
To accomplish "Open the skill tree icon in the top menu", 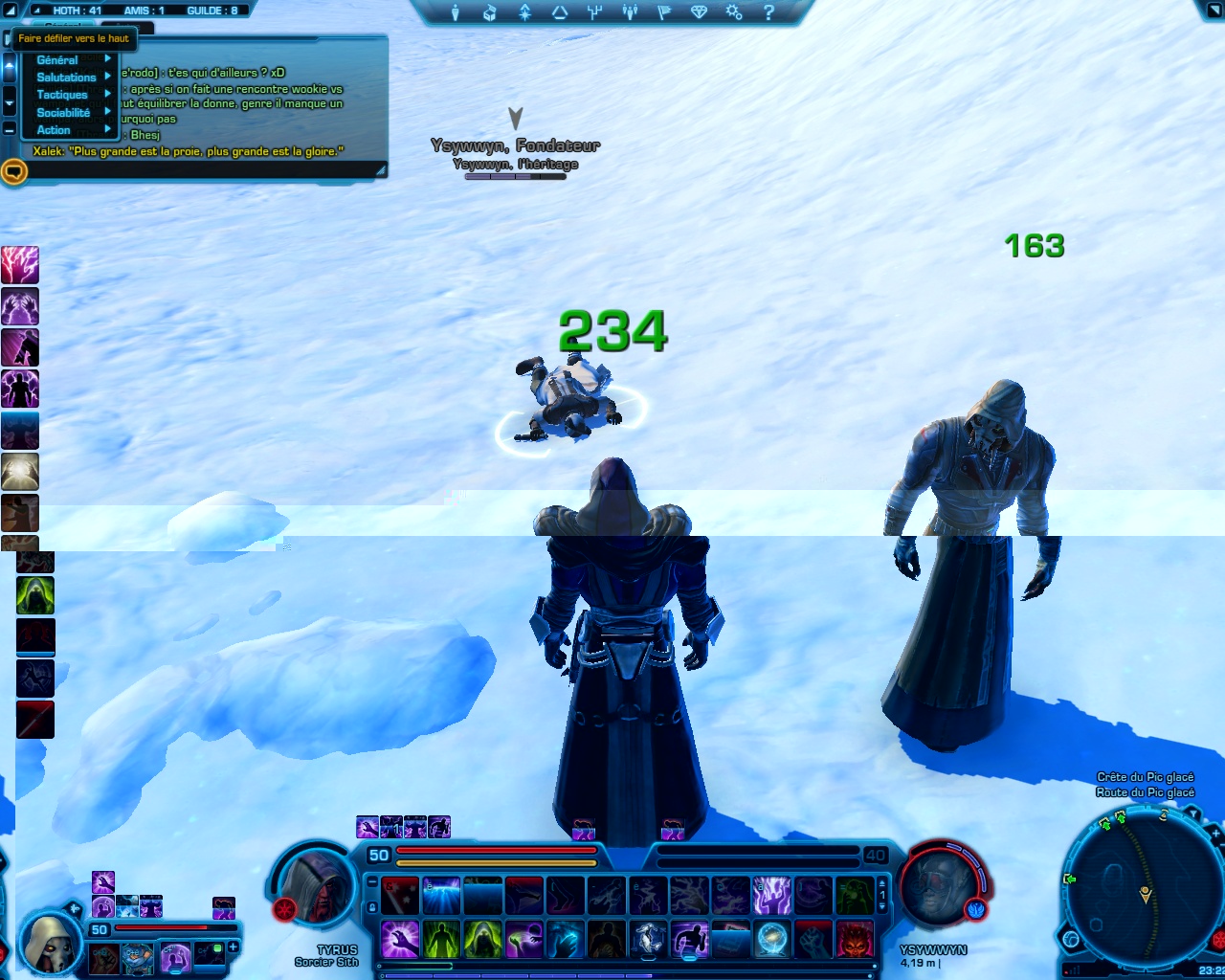I will click(594, 12).
